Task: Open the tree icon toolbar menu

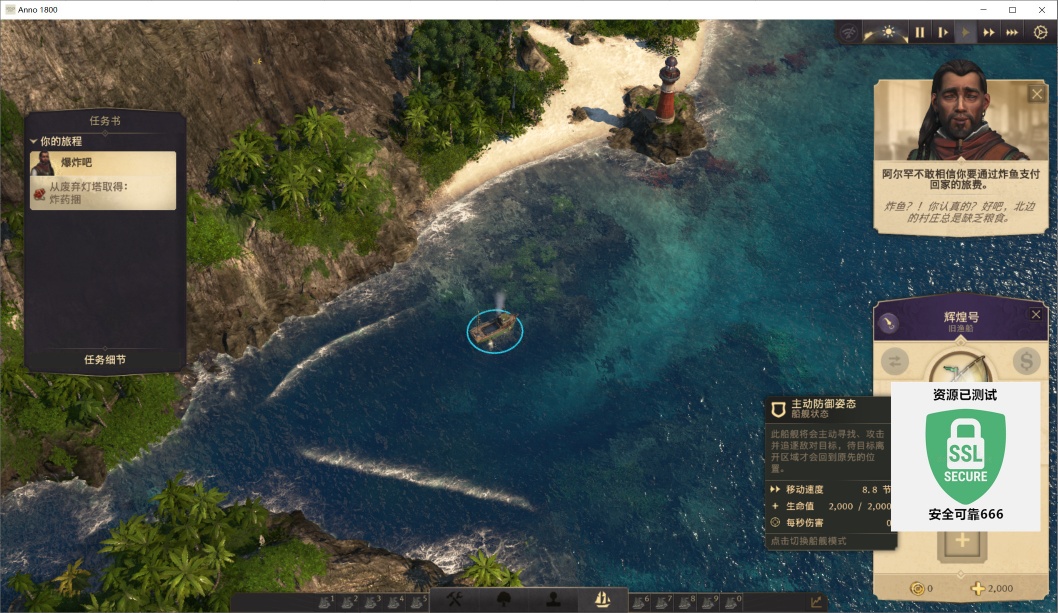Action: point(503,600)
